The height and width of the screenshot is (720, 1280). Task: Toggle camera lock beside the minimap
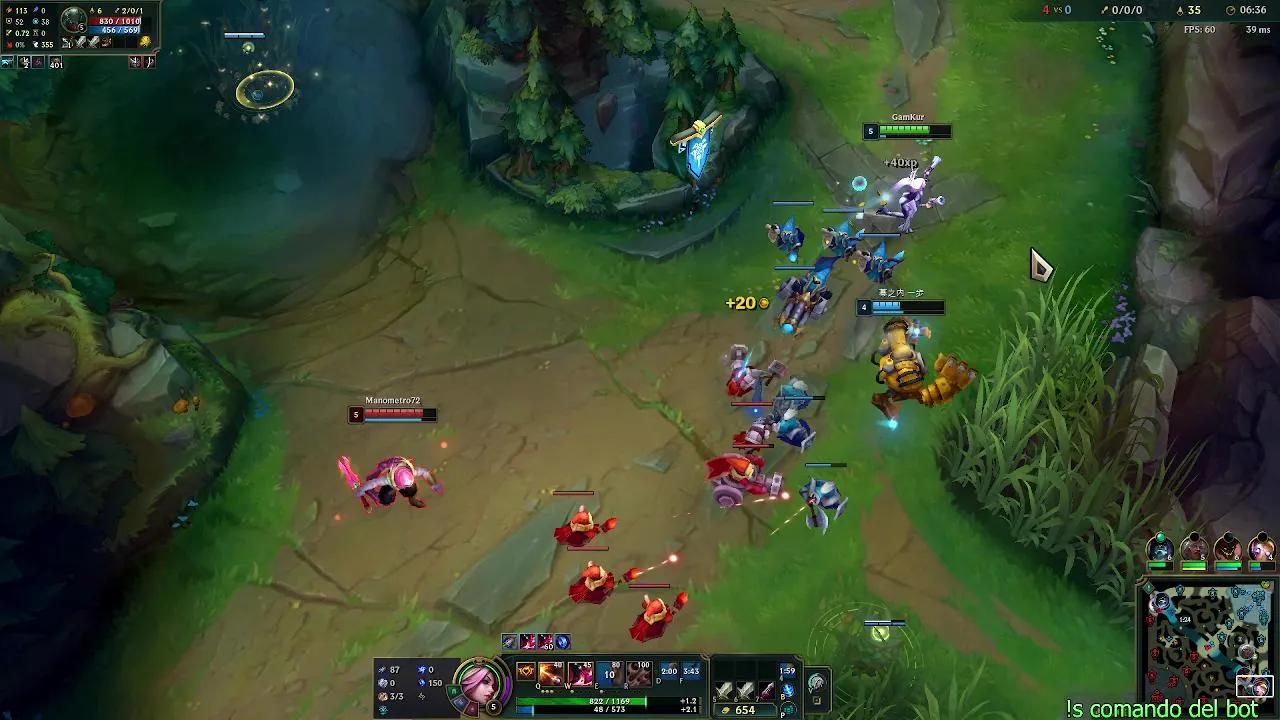pyautogui.click(x=1147, y=587)
